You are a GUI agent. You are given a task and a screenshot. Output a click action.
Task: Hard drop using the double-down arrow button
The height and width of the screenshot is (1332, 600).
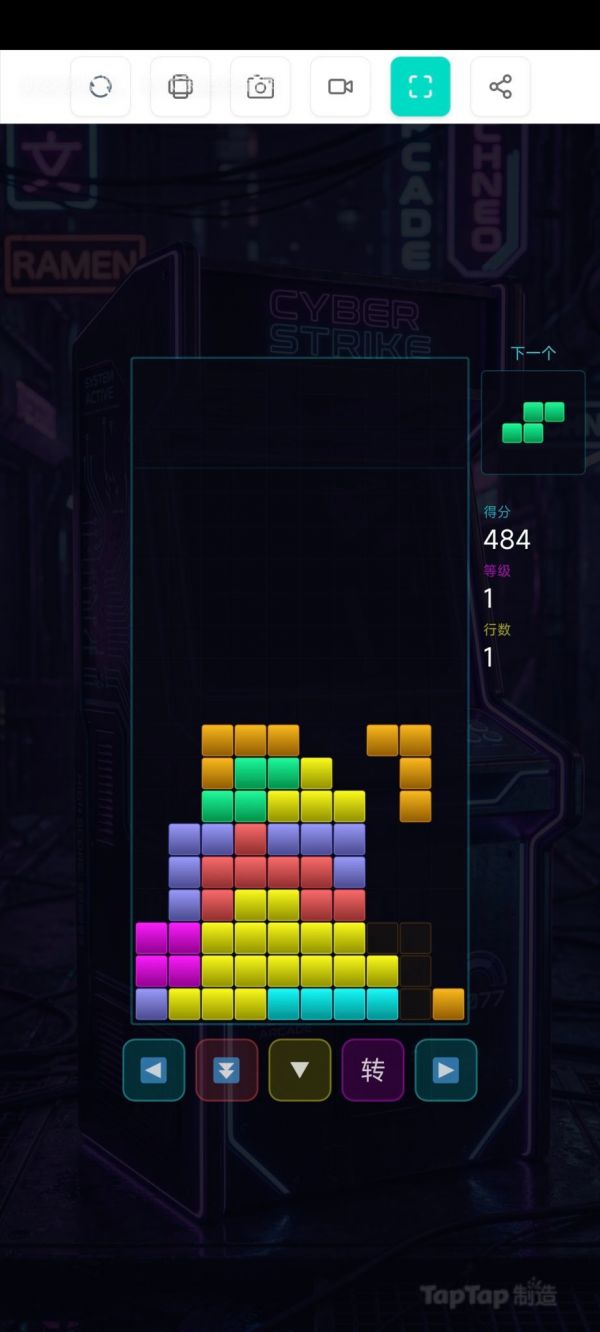click(x=227, y=1070)
